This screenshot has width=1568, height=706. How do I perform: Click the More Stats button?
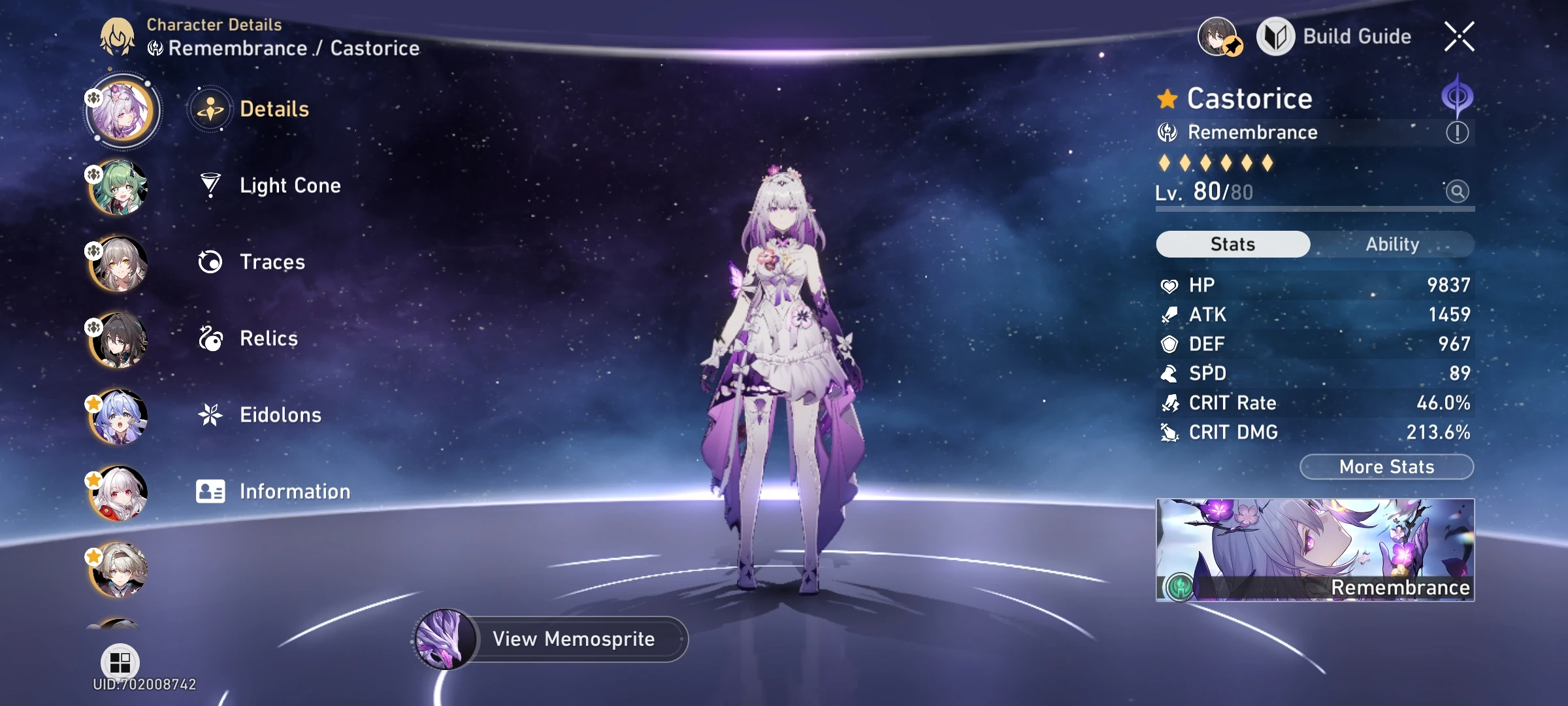[1386, 466]
